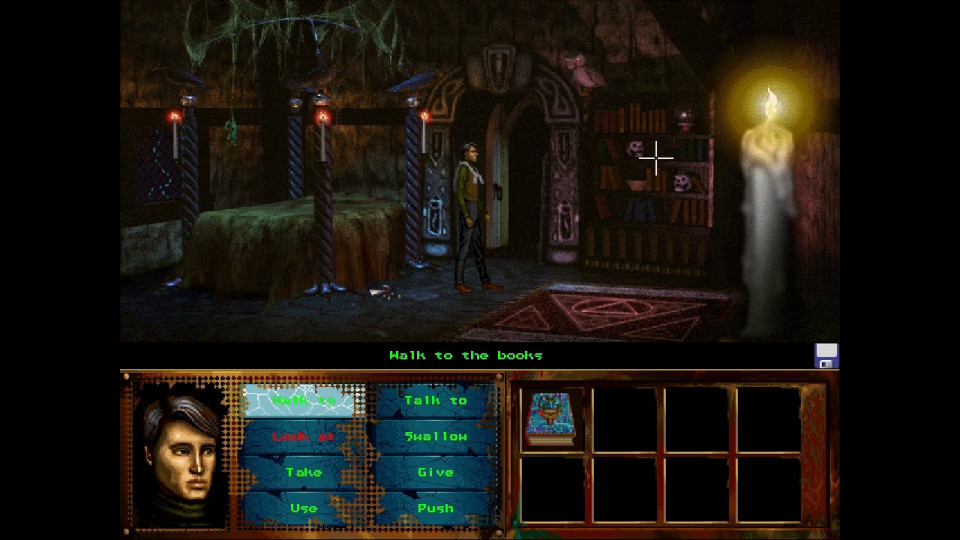This screenshot has width=960, height=540.
Task: Choose the Look at action
Action: [303, 436]
